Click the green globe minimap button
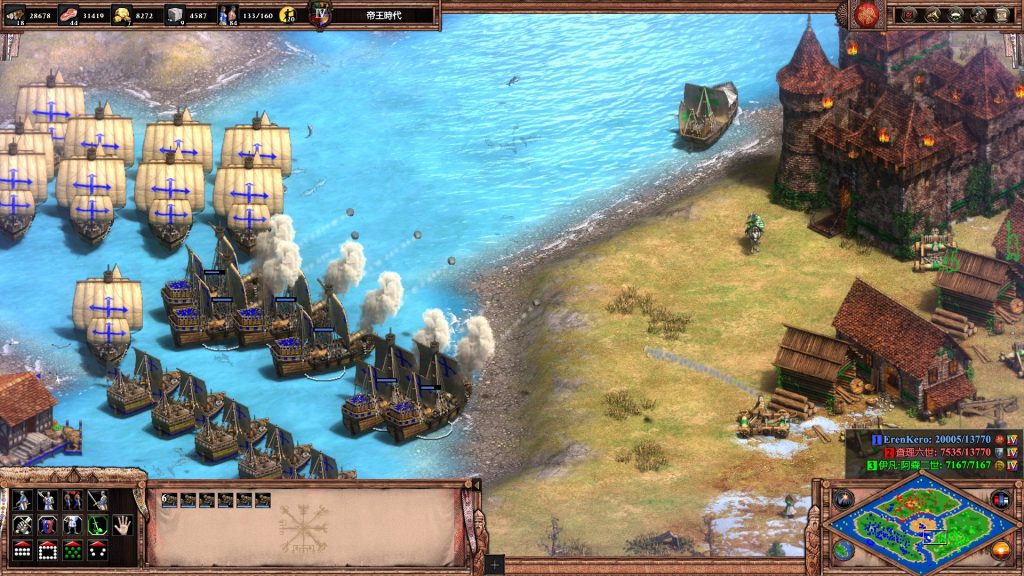Image resolution: width=1024 pixels, height=576 pixels. (844, 549)
